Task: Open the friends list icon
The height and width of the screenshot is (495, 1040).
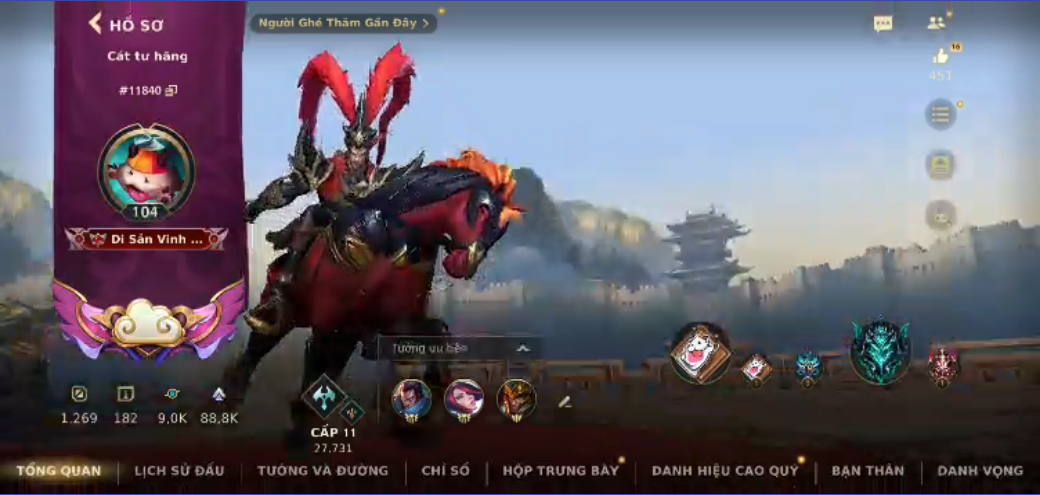Action: (x=936, y=22)
